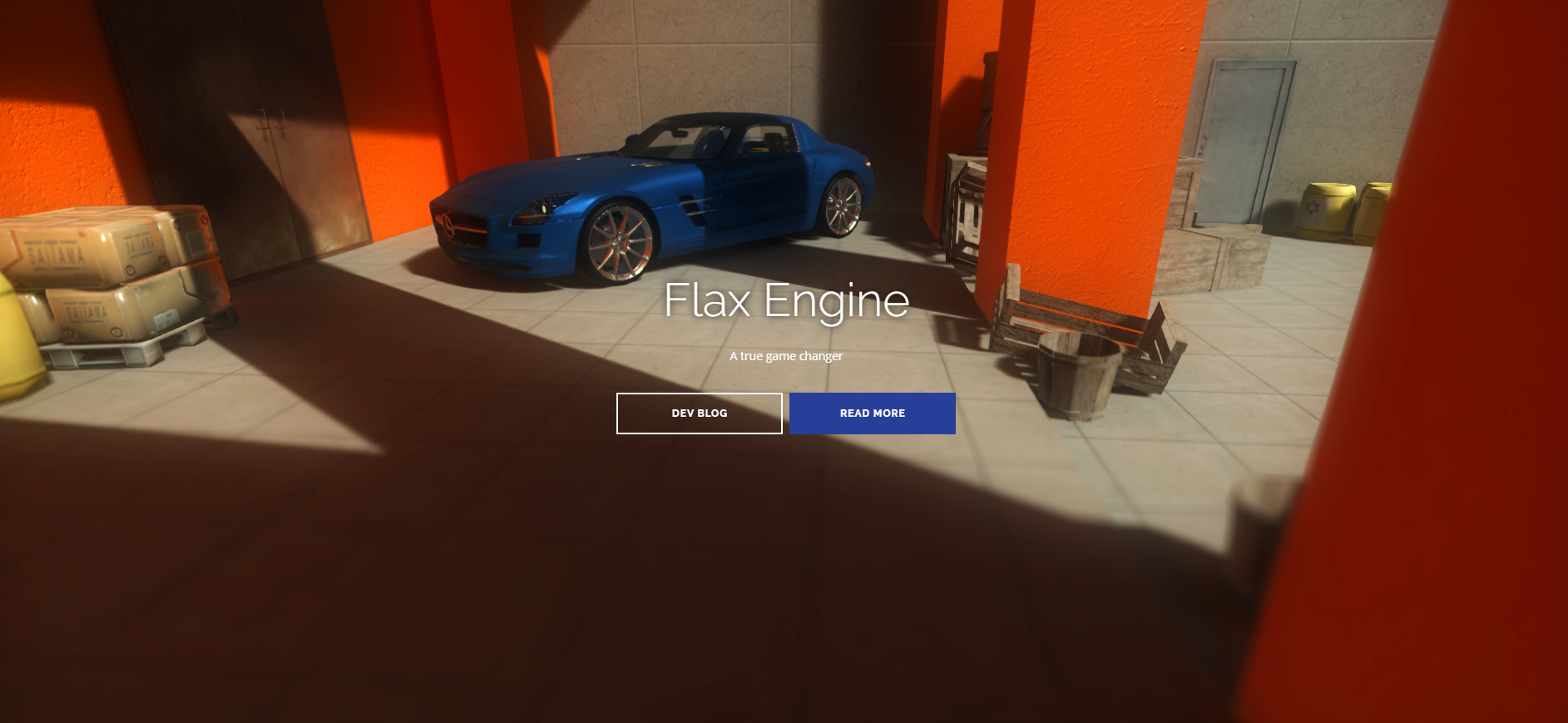
Task: Click the READ MORE button
Action: pyautogui.click(x=873, y=413)
